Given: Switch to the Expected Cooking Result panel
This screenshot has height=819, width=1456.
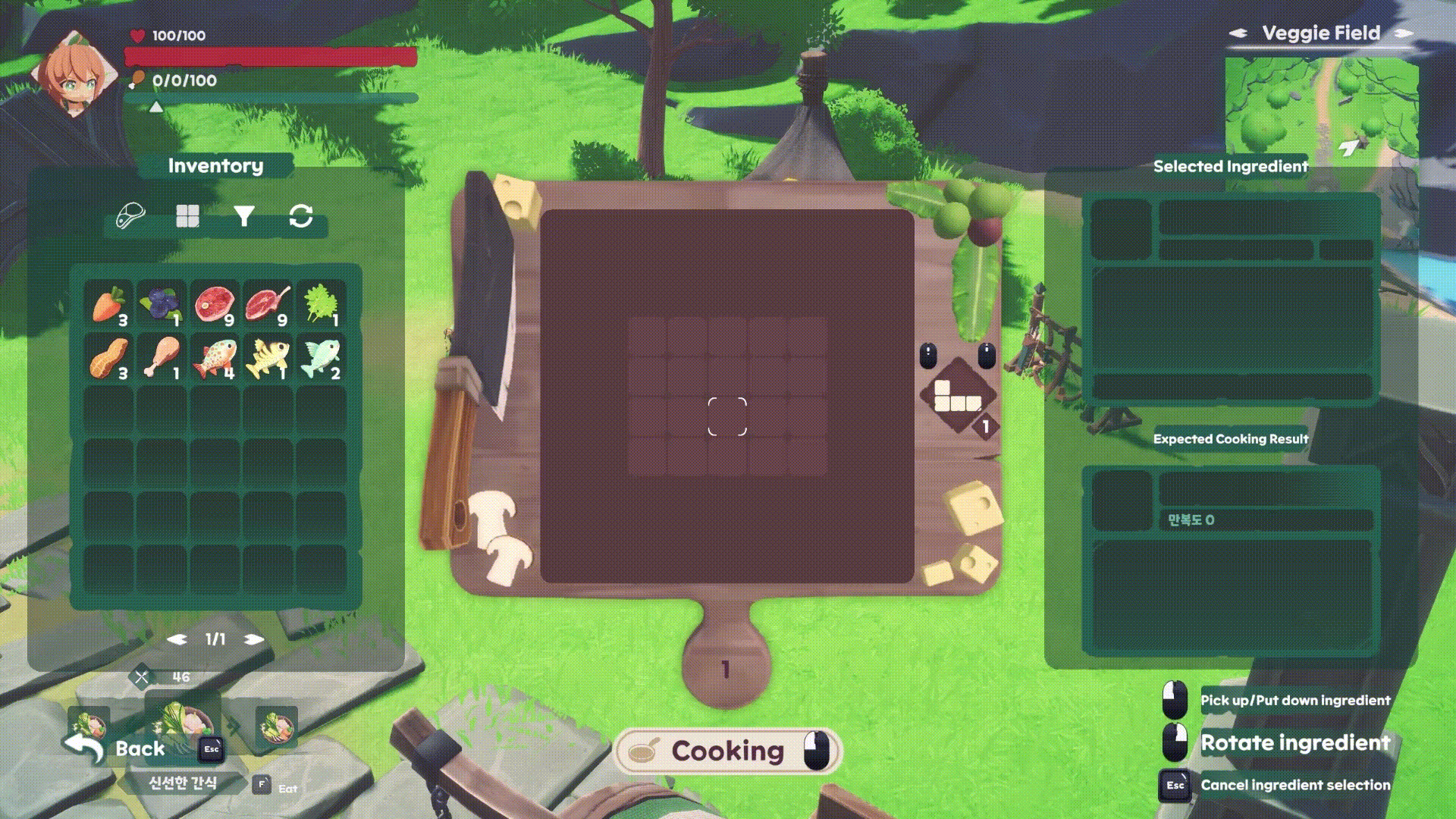Looking at the screenshot, I should click(1230, 438).
